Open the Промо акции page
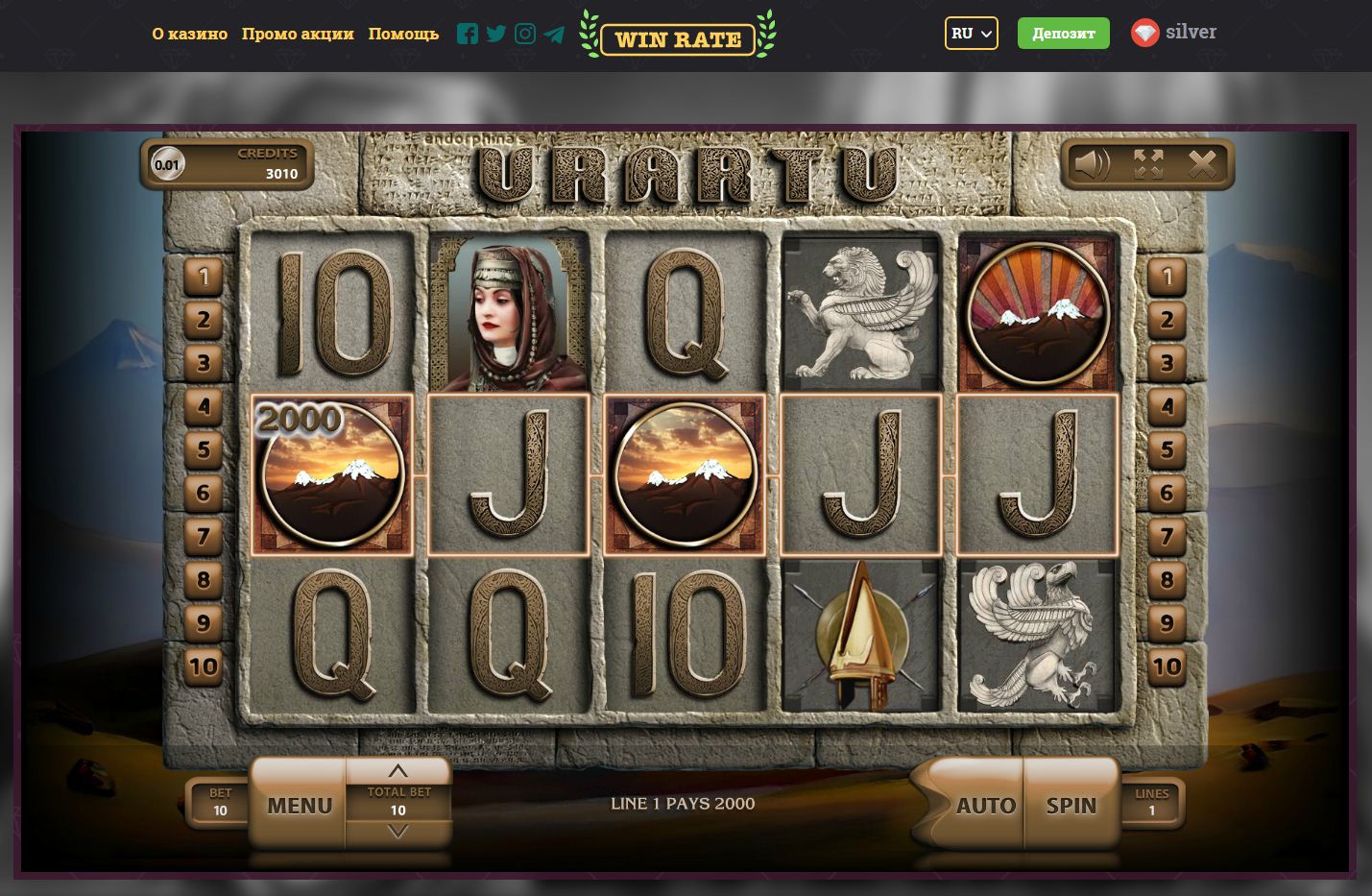The image size is (1372, 896). point(298,34)
